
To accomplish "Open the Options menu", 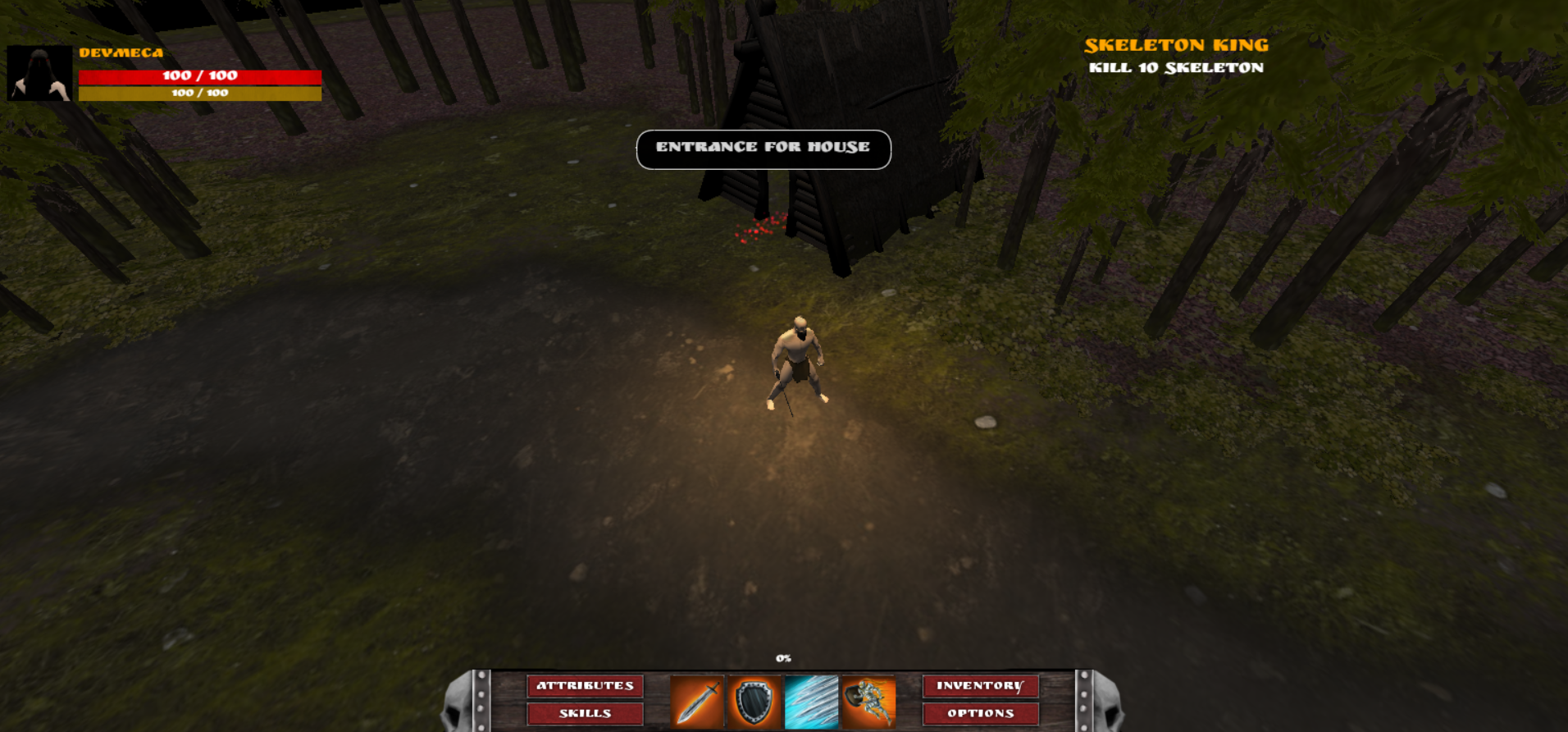I will (980, 713).
